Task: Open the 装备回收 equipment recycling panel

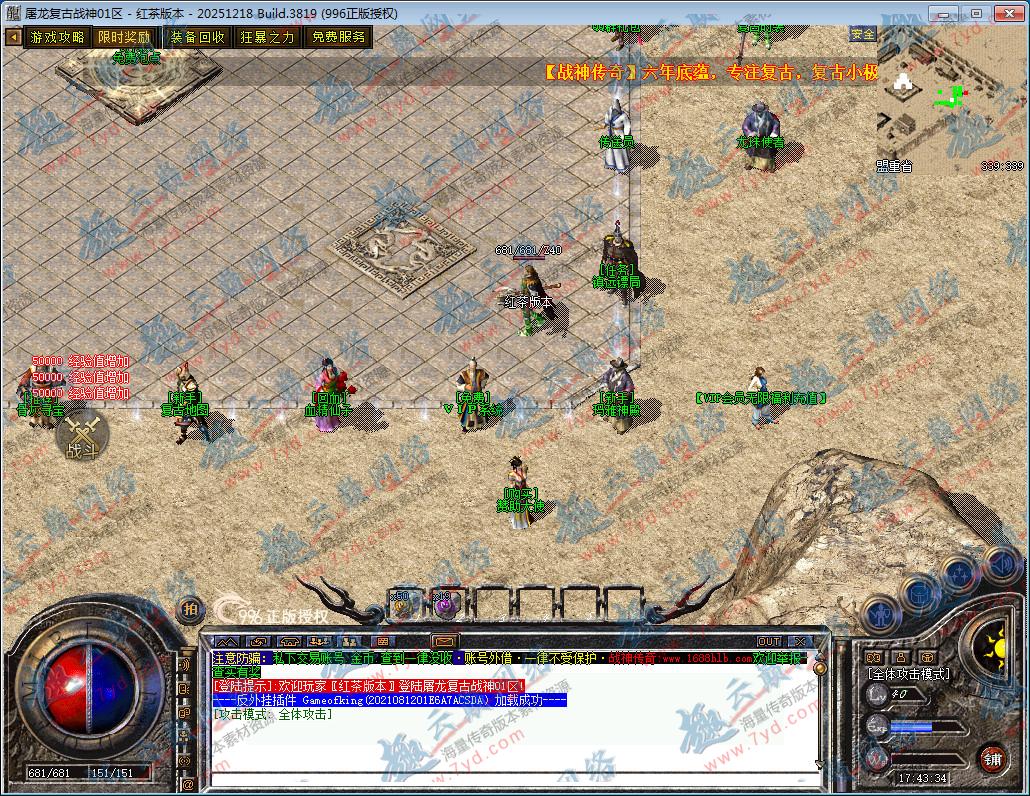Action: point(197,37)
